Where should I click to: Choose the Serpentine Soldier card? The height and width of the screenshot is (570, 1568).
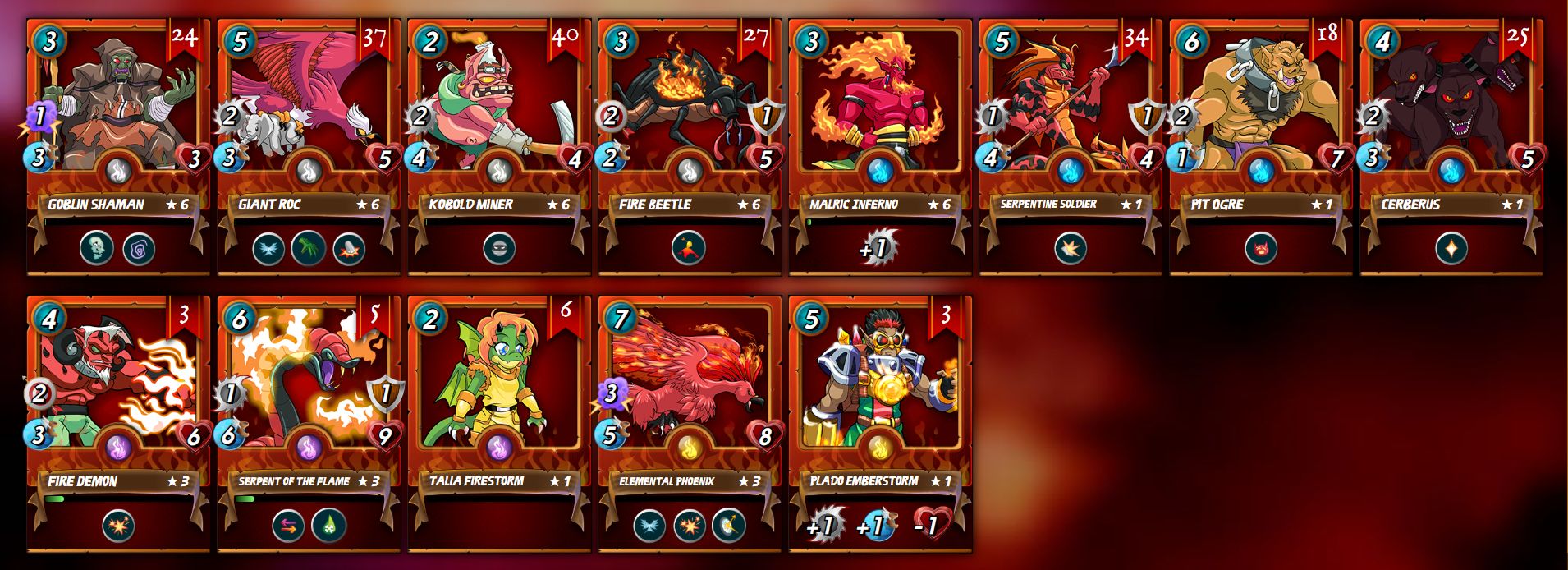tap(1070, 123)
